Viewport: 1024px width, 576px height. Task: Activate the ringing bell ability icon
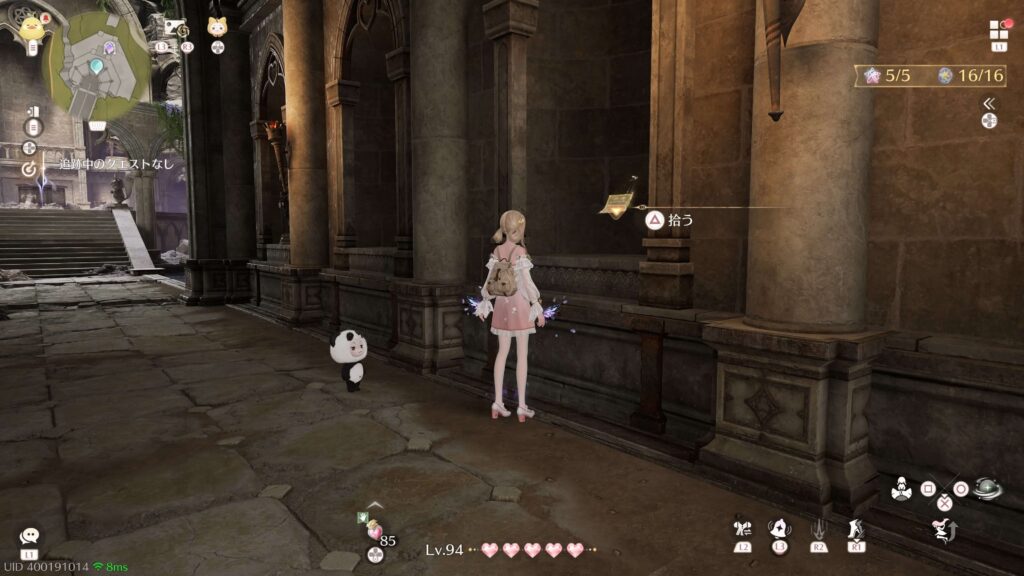click(x=779, y=529)
